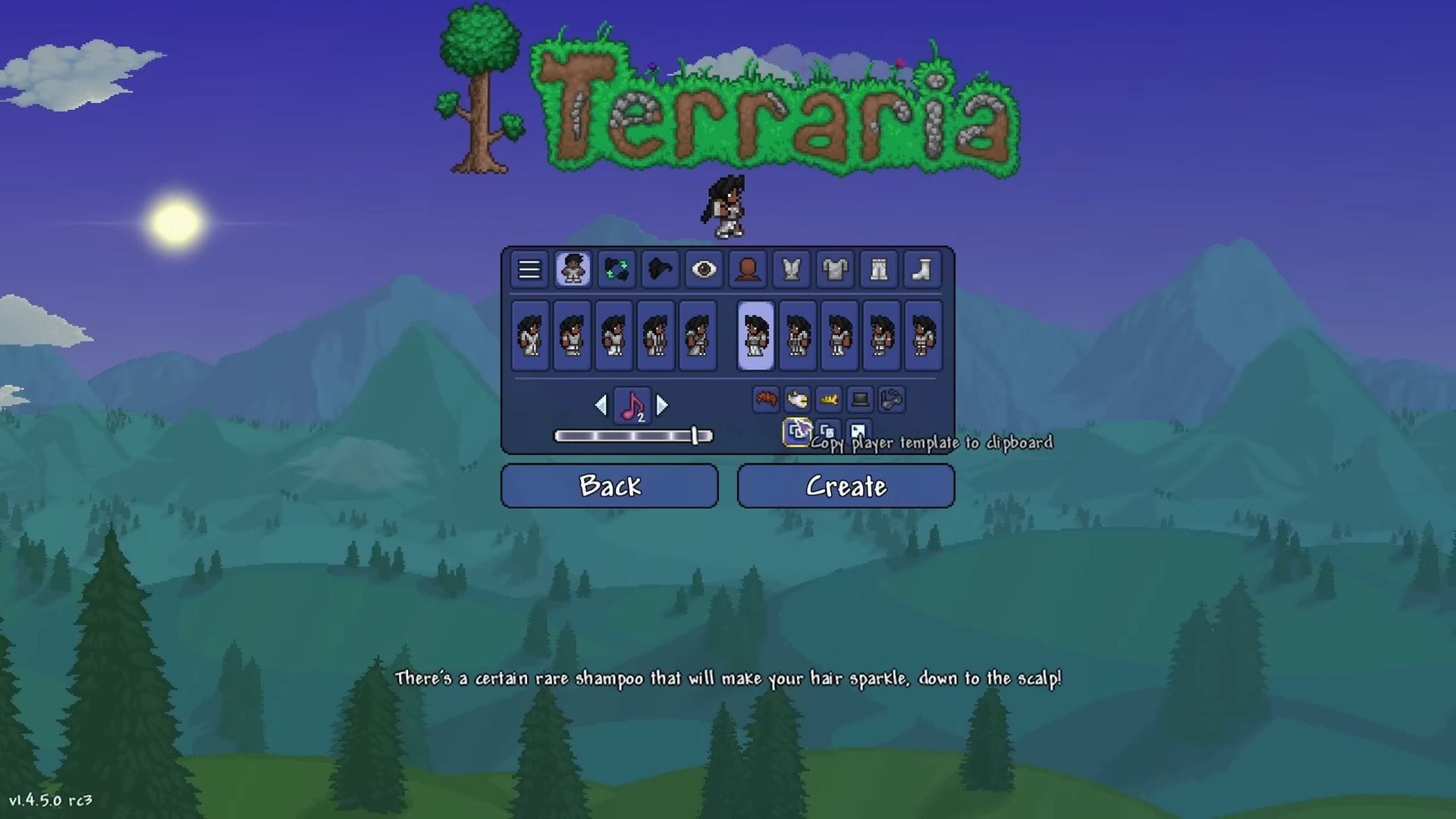Screen dimensions: 1456x819
Task: Select the black top hat accessory icon
Action: [x=860, y=399]
